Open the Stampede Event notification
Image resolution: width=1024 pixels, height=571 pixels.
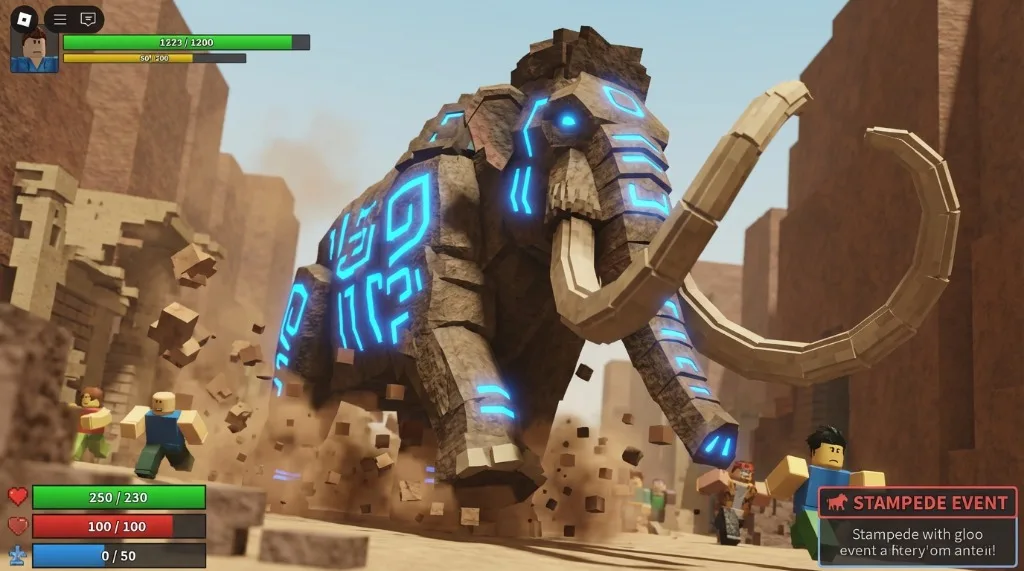[x=917, y=527]
